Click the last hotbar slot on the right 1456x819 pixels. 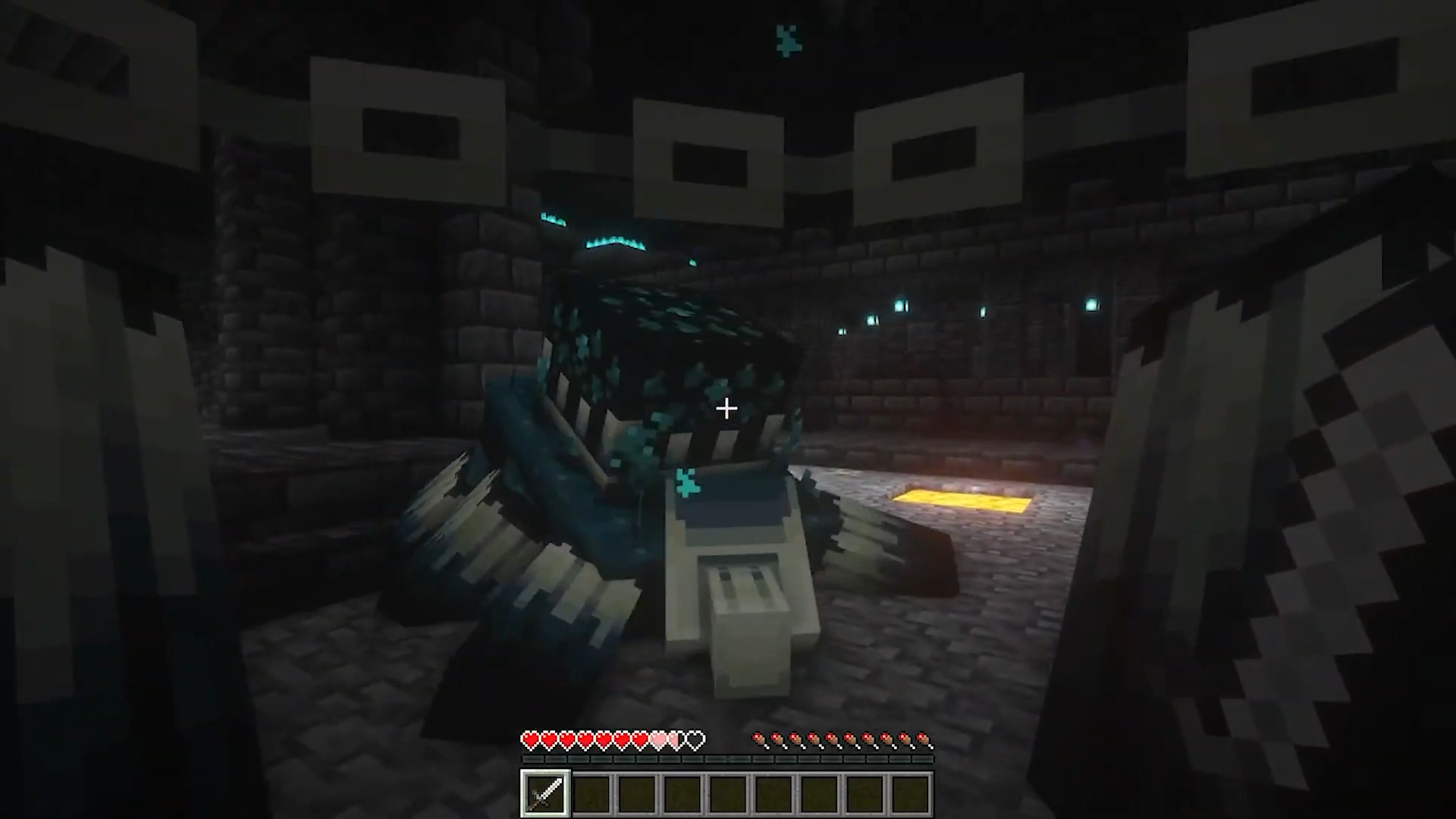pos(913,792)
